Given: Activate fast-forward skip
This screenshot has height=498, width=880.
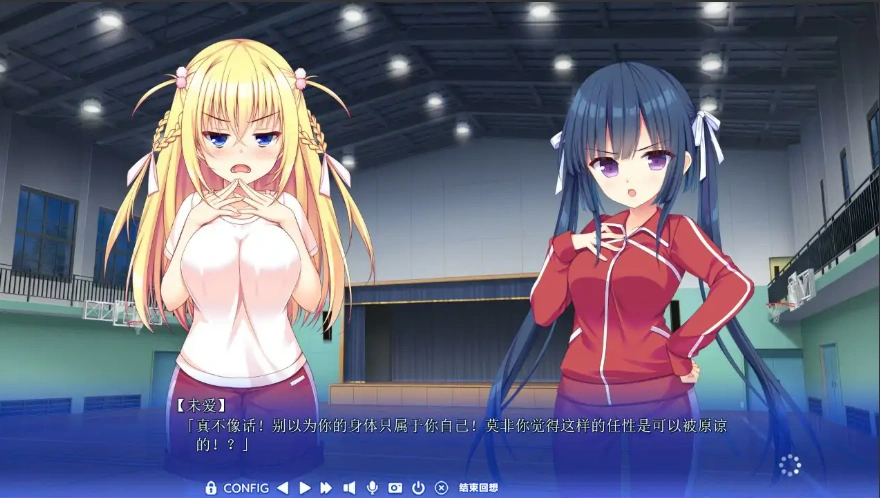Looking at the screenshot, I should (326, 488).
